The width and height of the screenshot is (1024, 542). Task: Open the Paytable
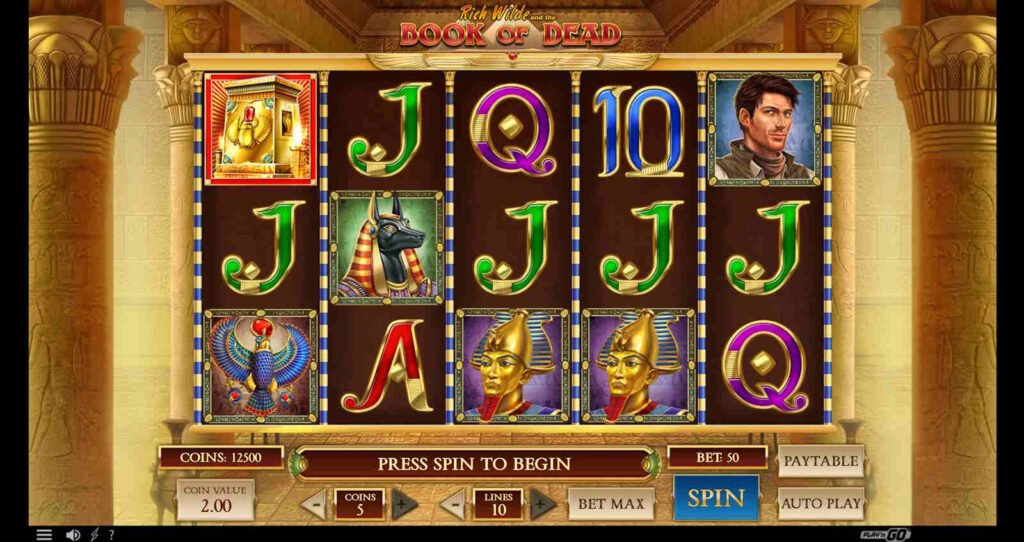click(820, 461)
